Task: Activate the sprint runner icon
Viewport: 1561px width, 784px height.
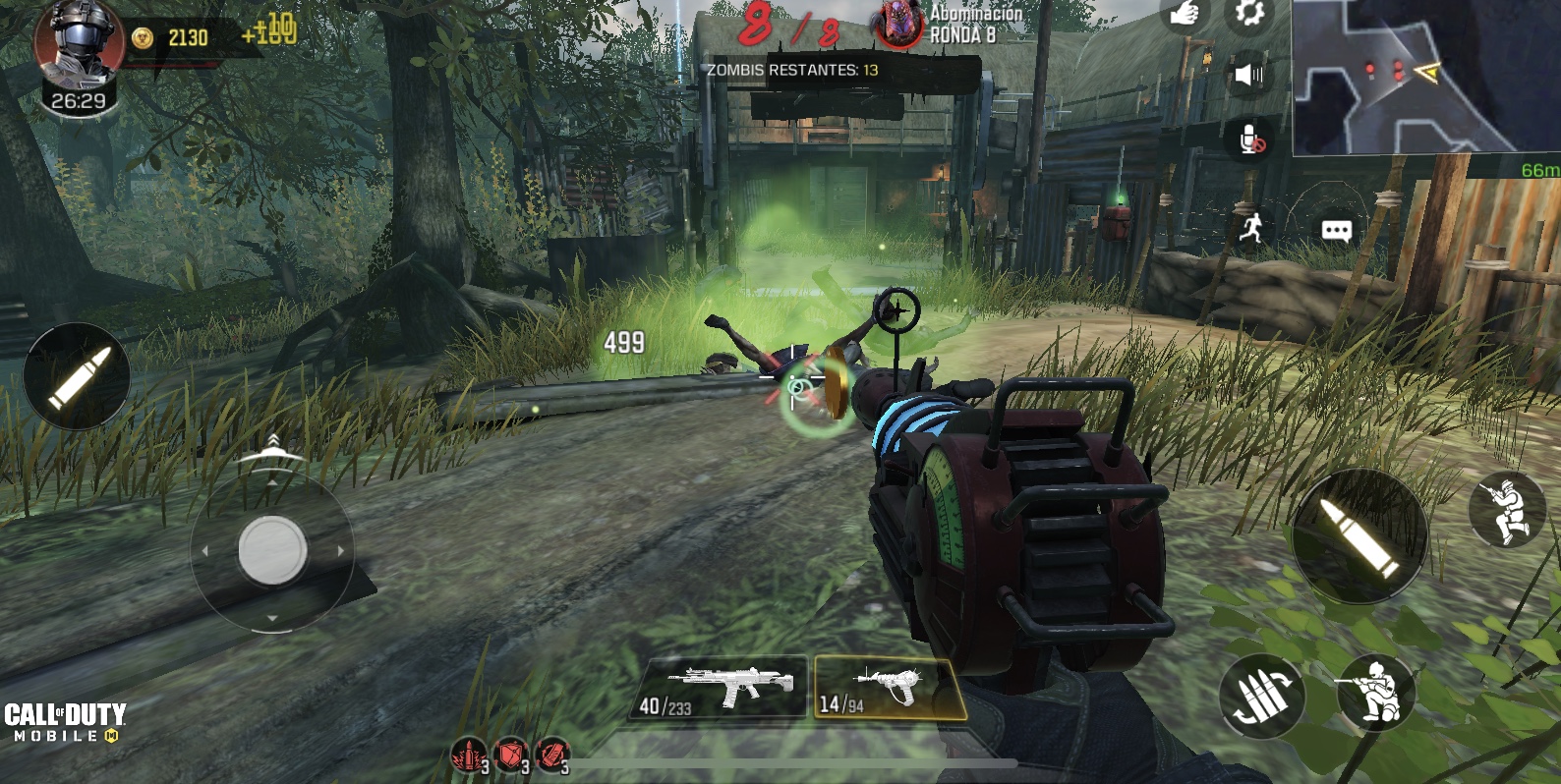Action: pos(1250,229)
